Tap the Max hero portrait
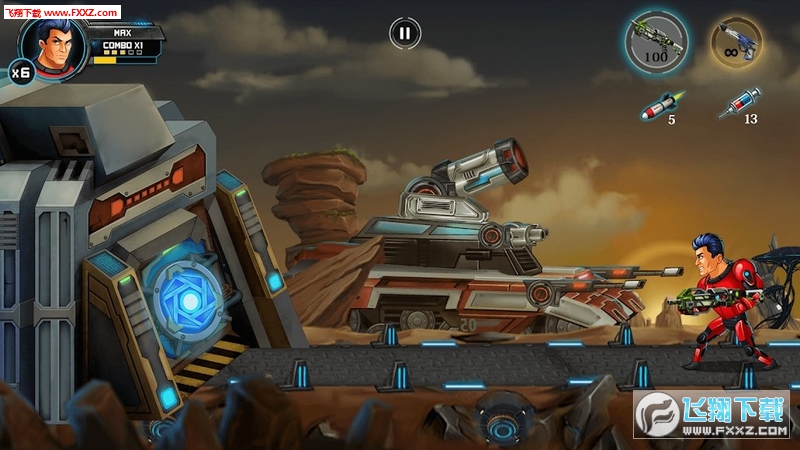The height and width of the screenshot is (450, 800). (x=47, y=41)
